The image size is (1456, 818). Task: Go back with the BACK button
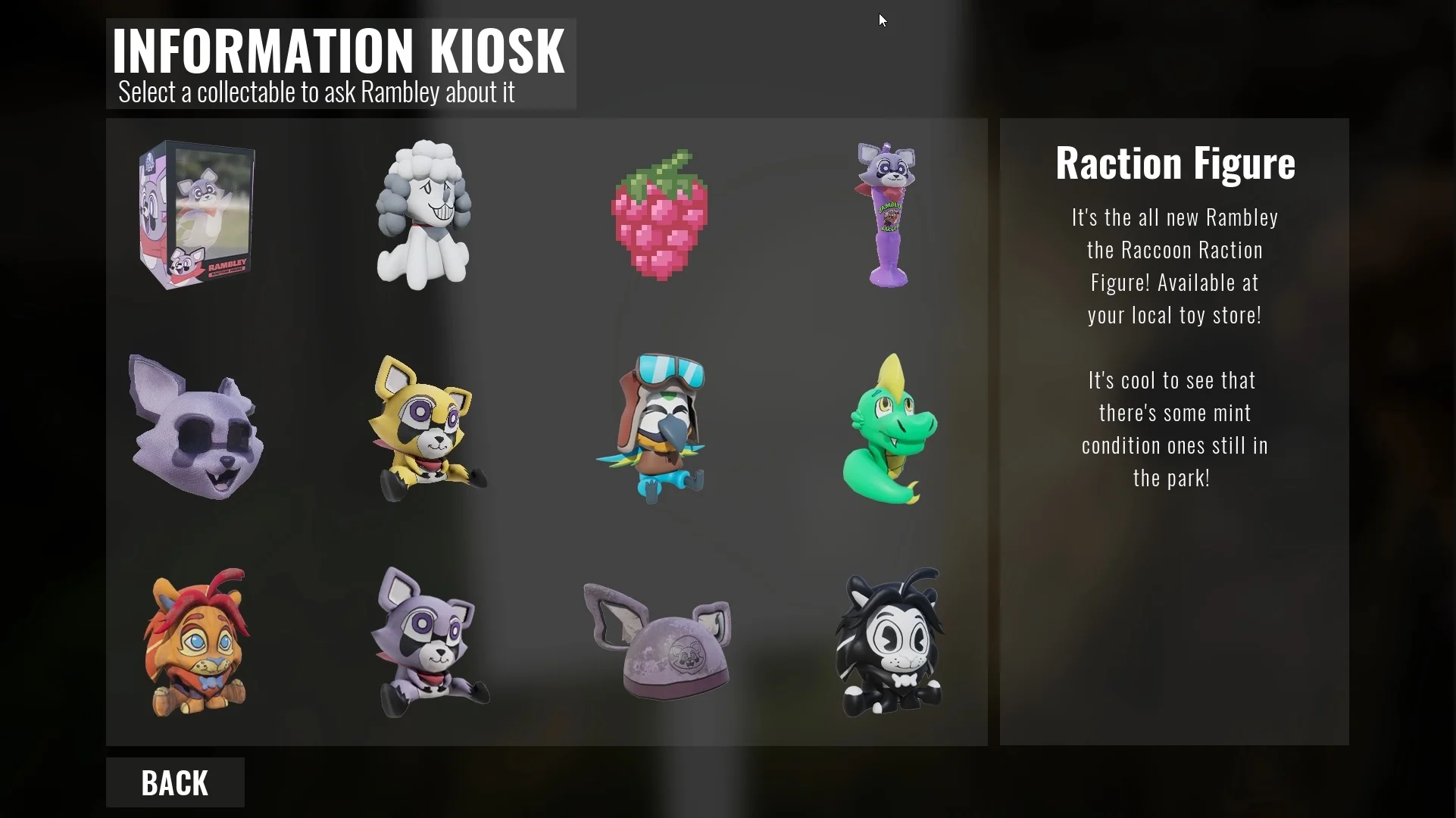pyautogui.click(x=175, y=782)
